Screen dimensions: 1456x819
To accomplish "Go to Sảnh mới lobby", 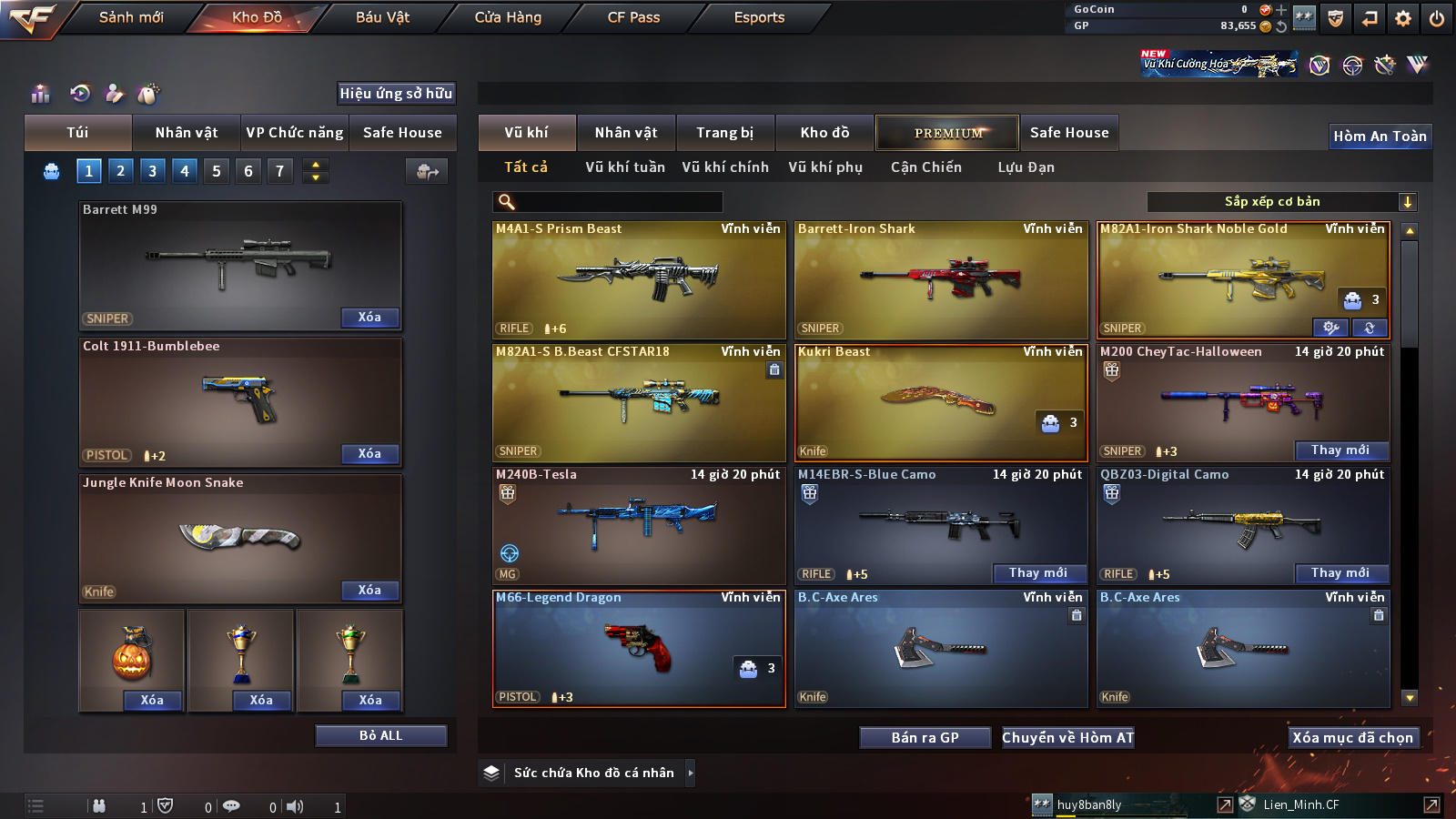I will coord(131,17).
